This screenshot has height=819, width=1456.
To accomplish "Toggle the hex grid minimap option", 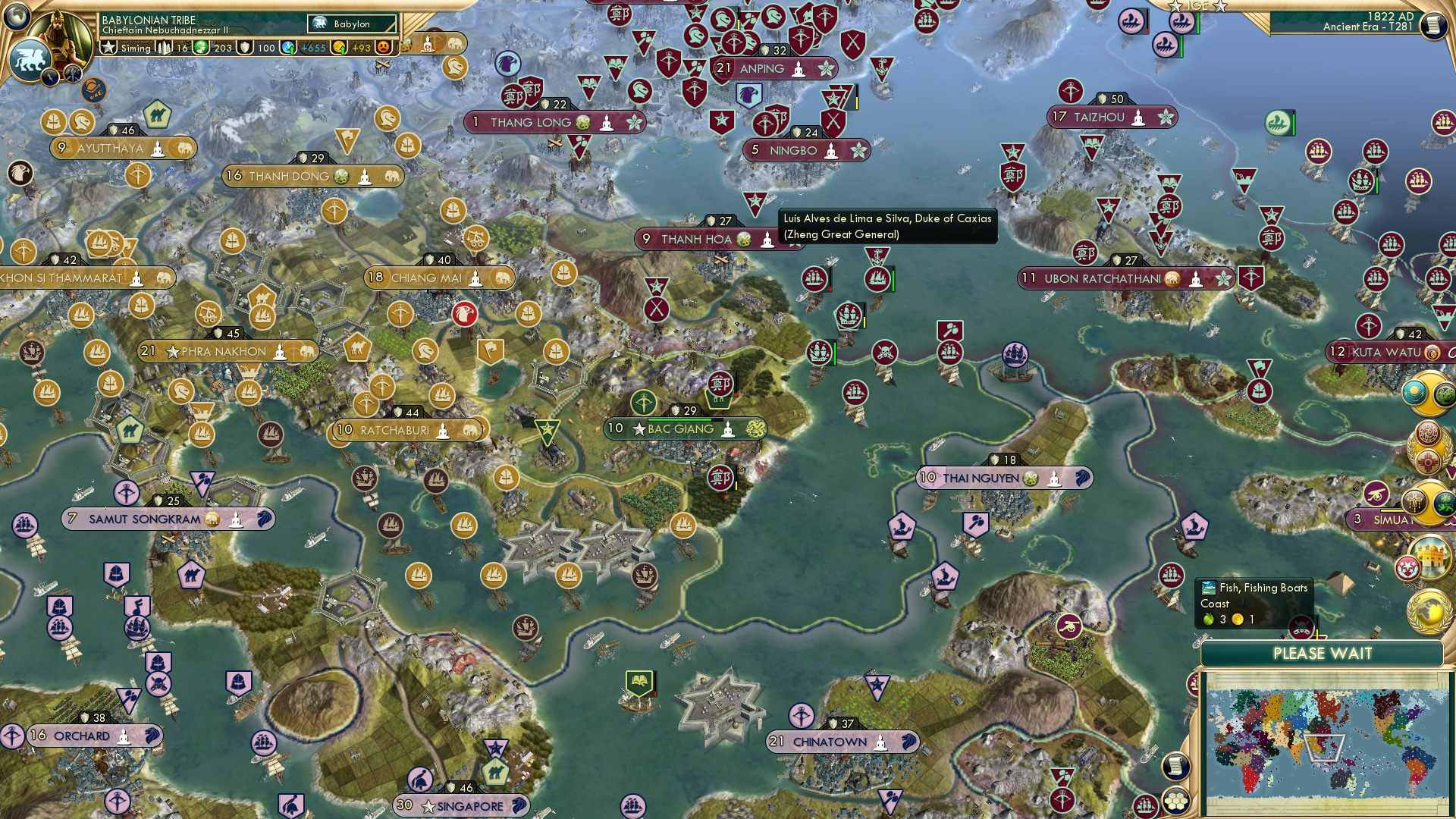I will [x=1175, y=800].
